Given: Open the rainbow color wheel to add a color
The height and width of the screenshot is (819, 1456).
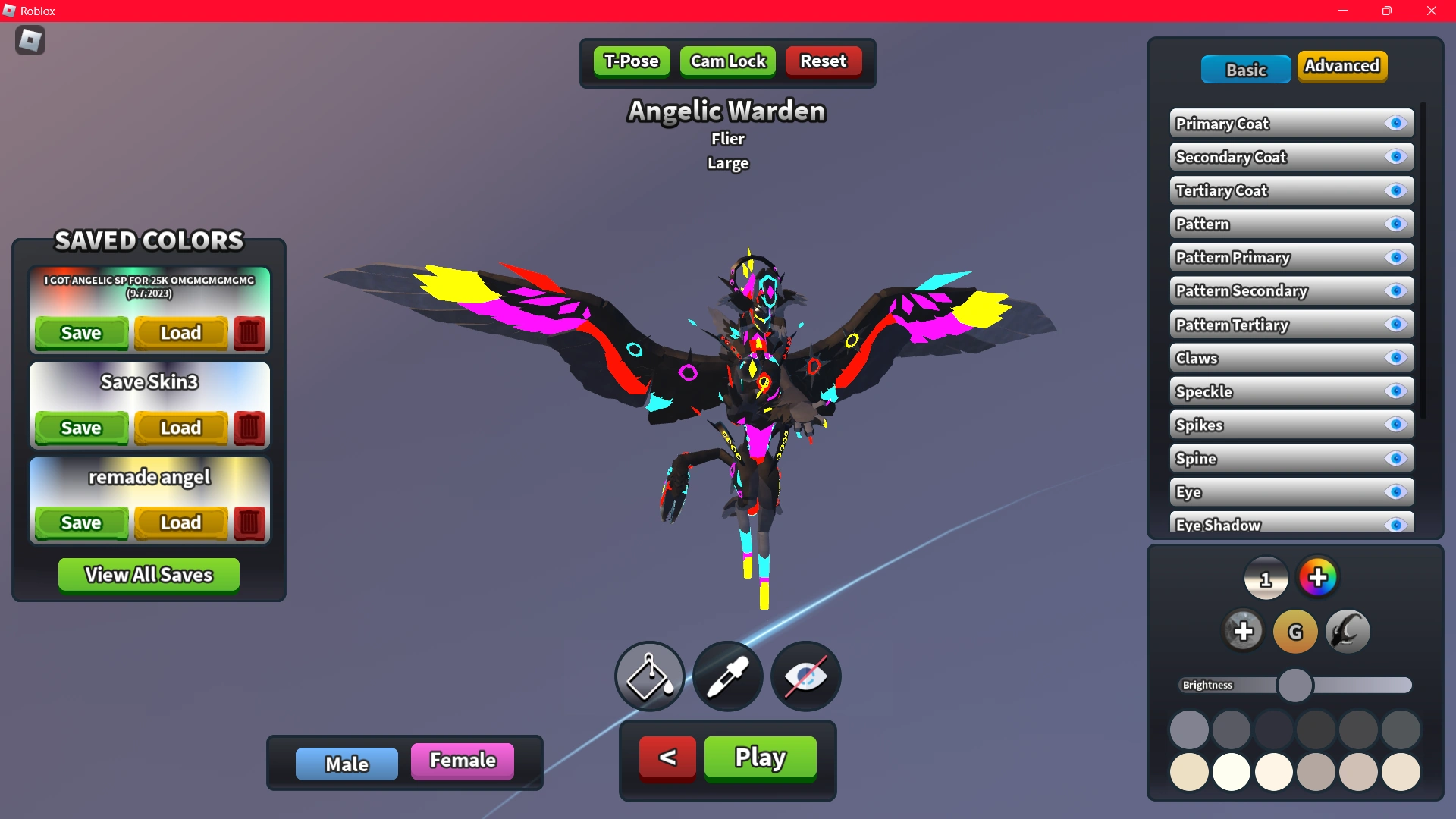Looking at the screenshot, I should coord(1319,577).
